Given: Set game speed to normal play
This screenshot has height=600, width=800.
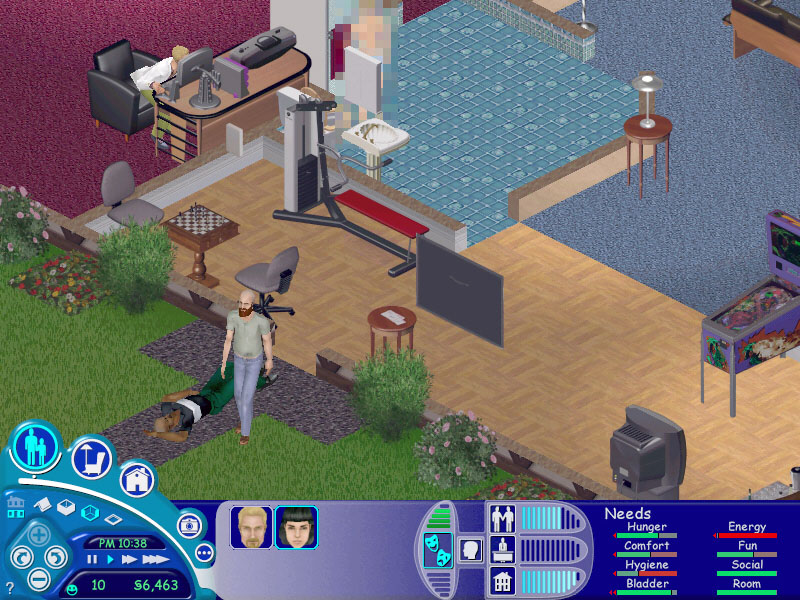Looking at the screenshot, I should point(110,560).
